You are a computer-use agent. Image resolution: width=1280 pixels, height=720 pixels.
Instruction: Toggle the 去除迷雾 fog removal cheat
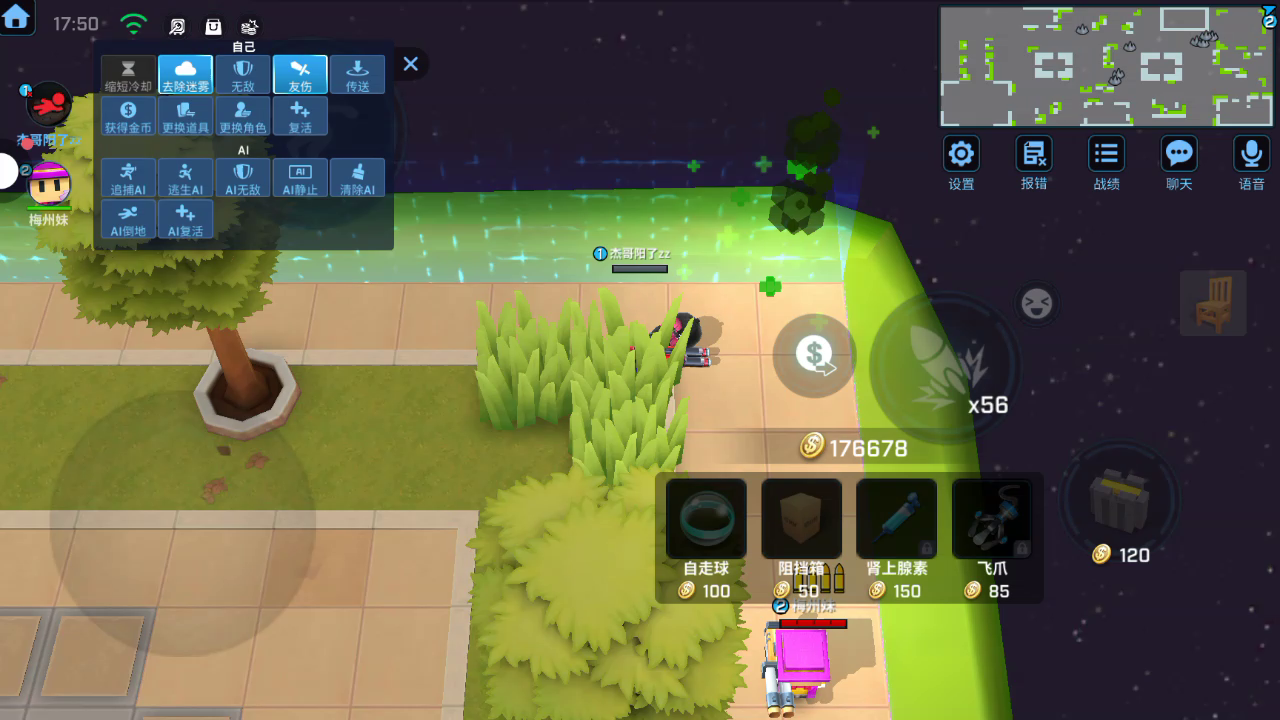point(186,75)
